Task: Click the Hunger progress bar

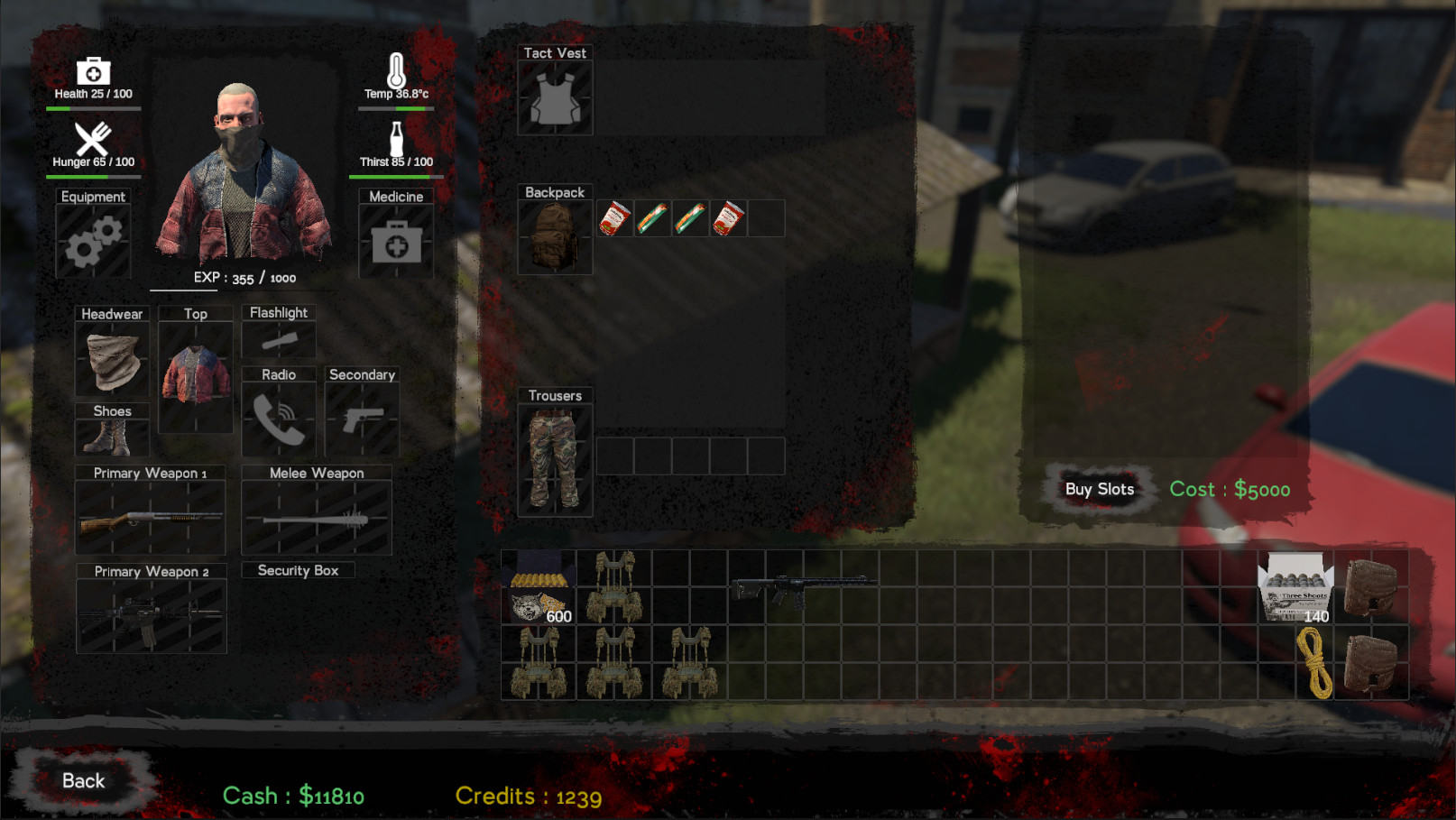Action: (91, 177)
